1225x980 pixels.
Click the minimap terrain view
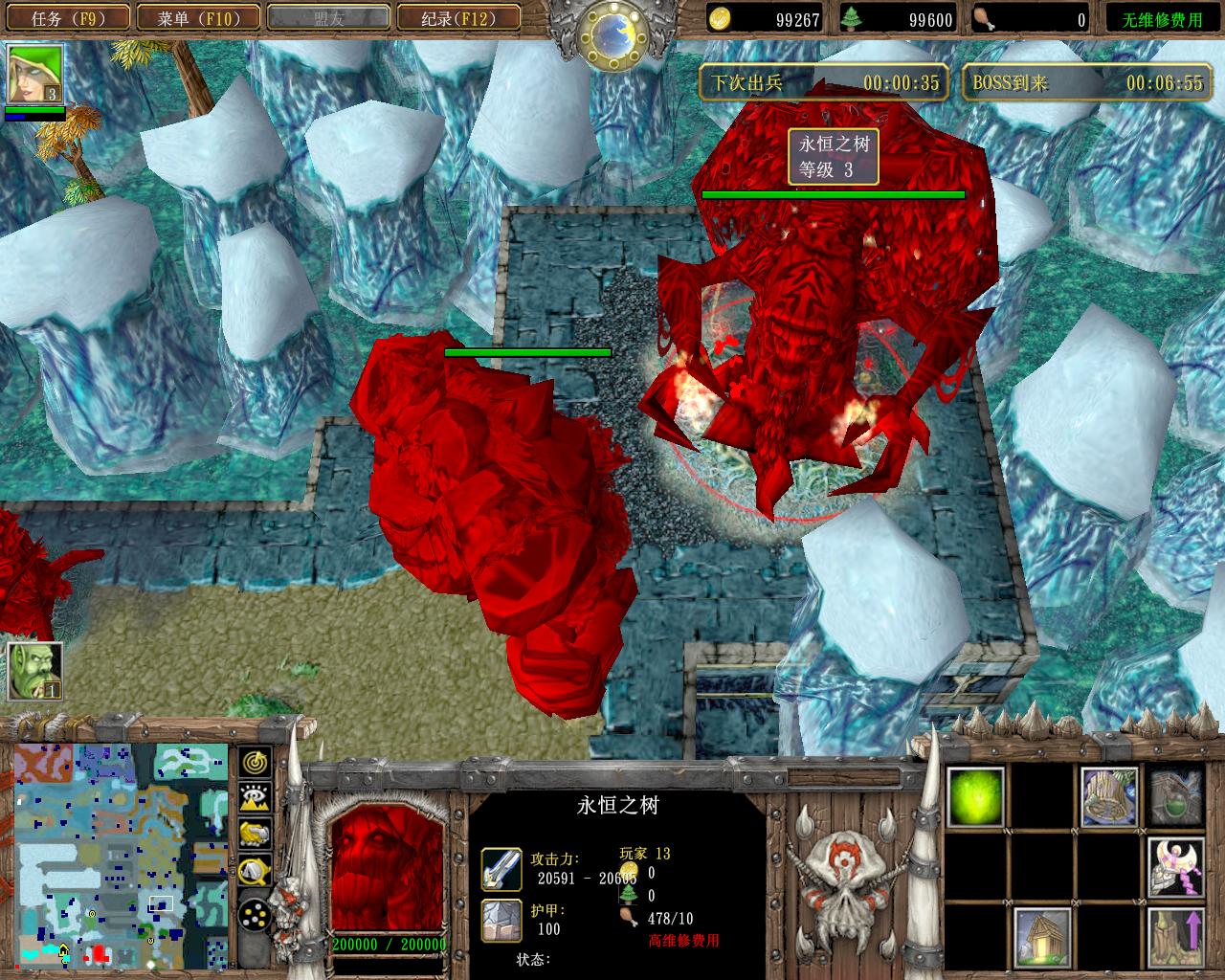point(121,855)
